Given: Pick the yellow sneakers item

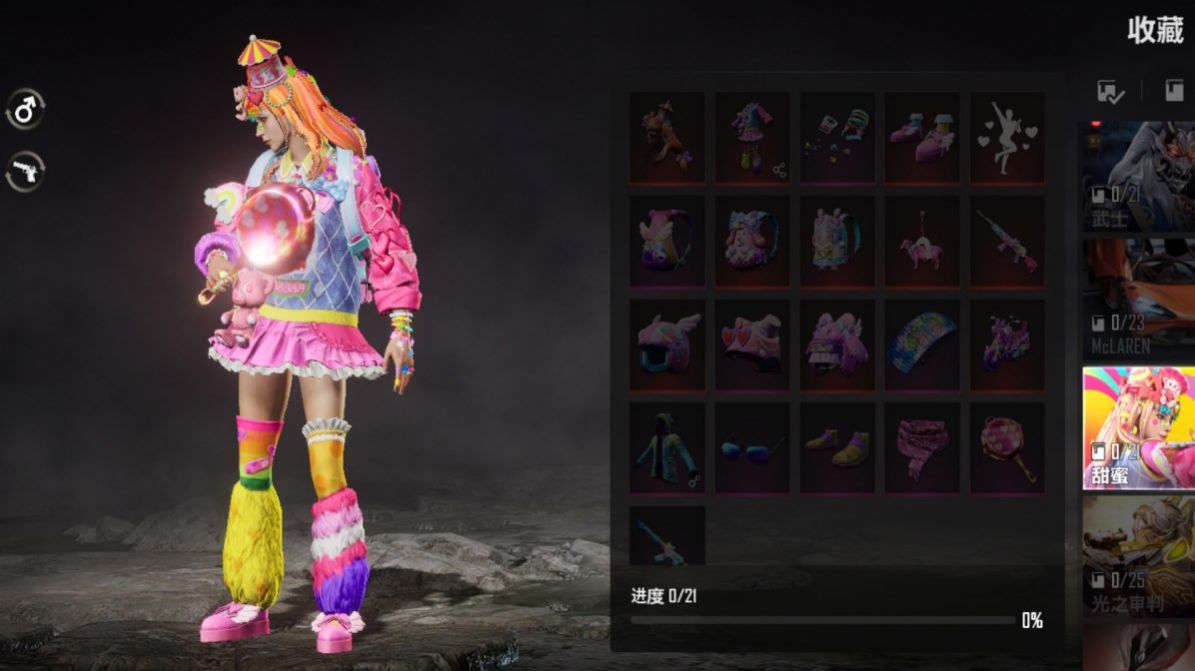Looking at the screenshot, I should pos(837,448).
